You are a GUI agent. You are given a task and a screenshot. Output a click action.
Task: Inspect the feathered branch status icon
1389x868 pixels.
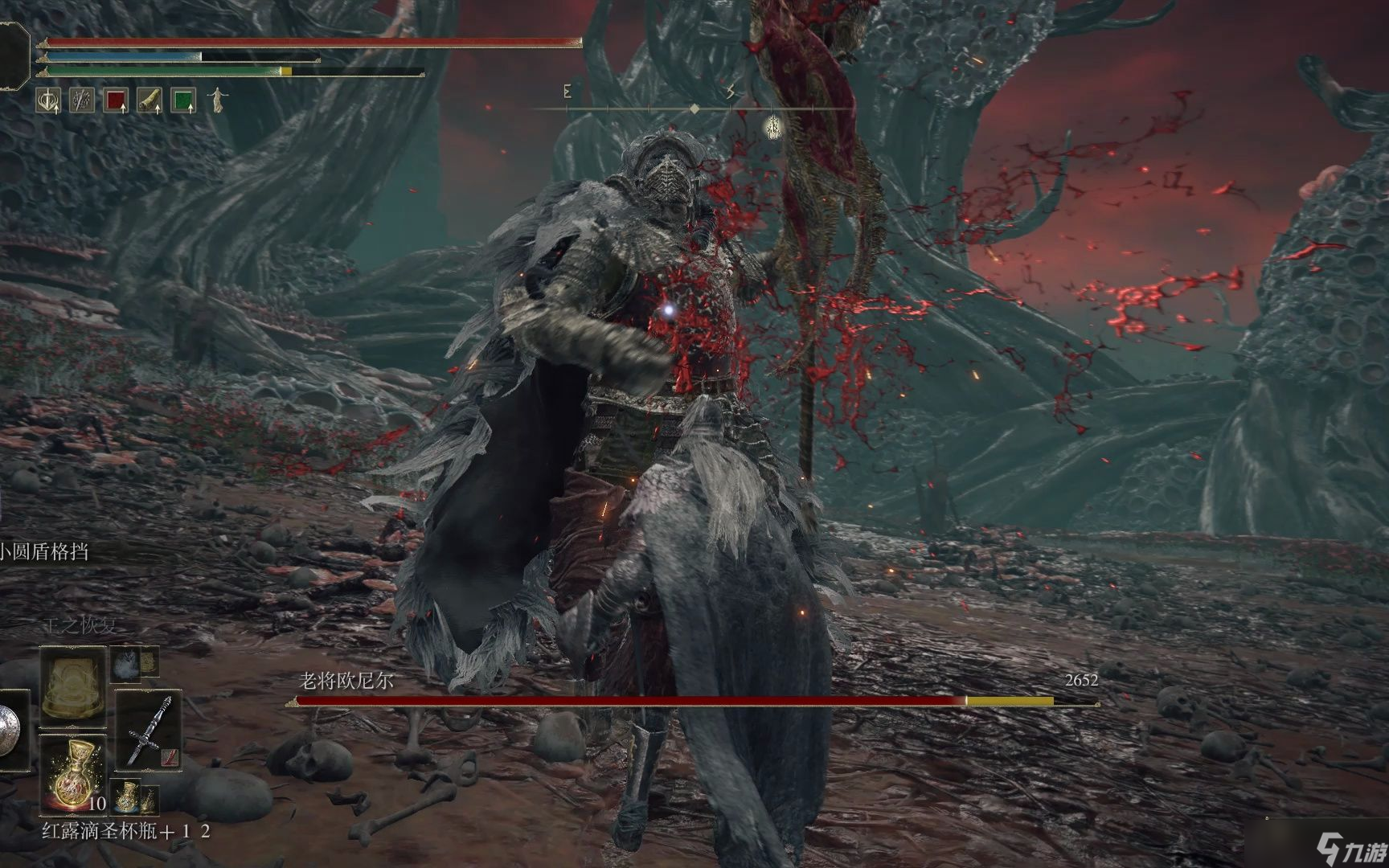coord(82,100)
